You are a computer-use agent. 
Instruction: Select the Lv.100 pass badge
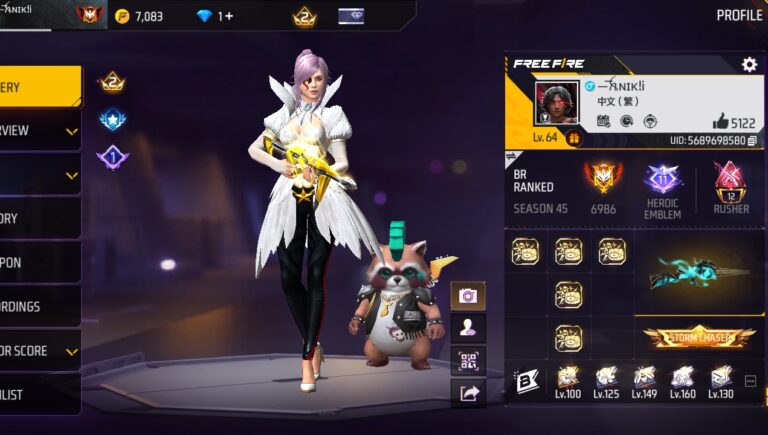pos(568,379)
